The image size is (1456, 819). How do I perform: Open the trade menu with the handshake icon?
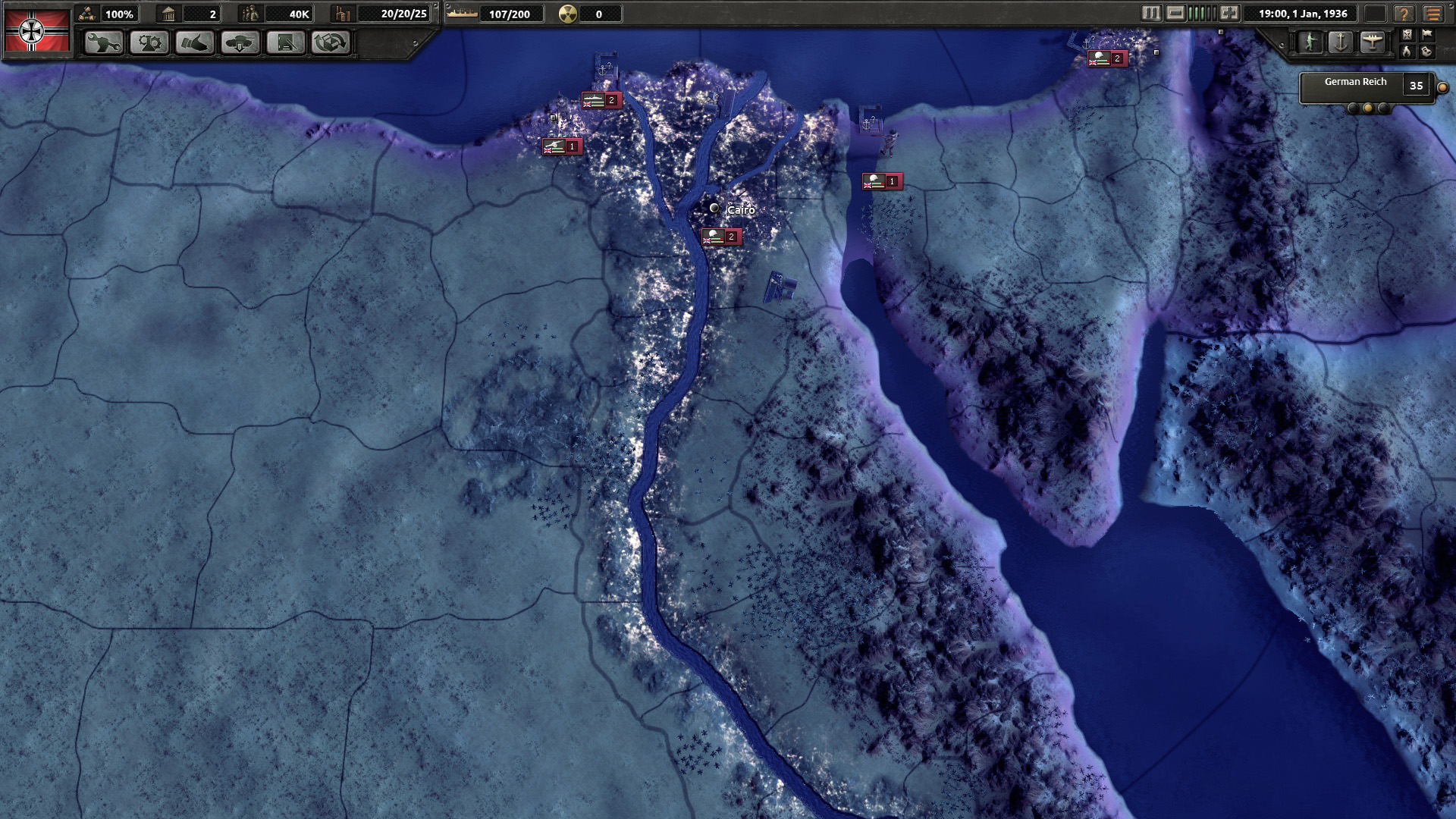click(x=195, y=42)
